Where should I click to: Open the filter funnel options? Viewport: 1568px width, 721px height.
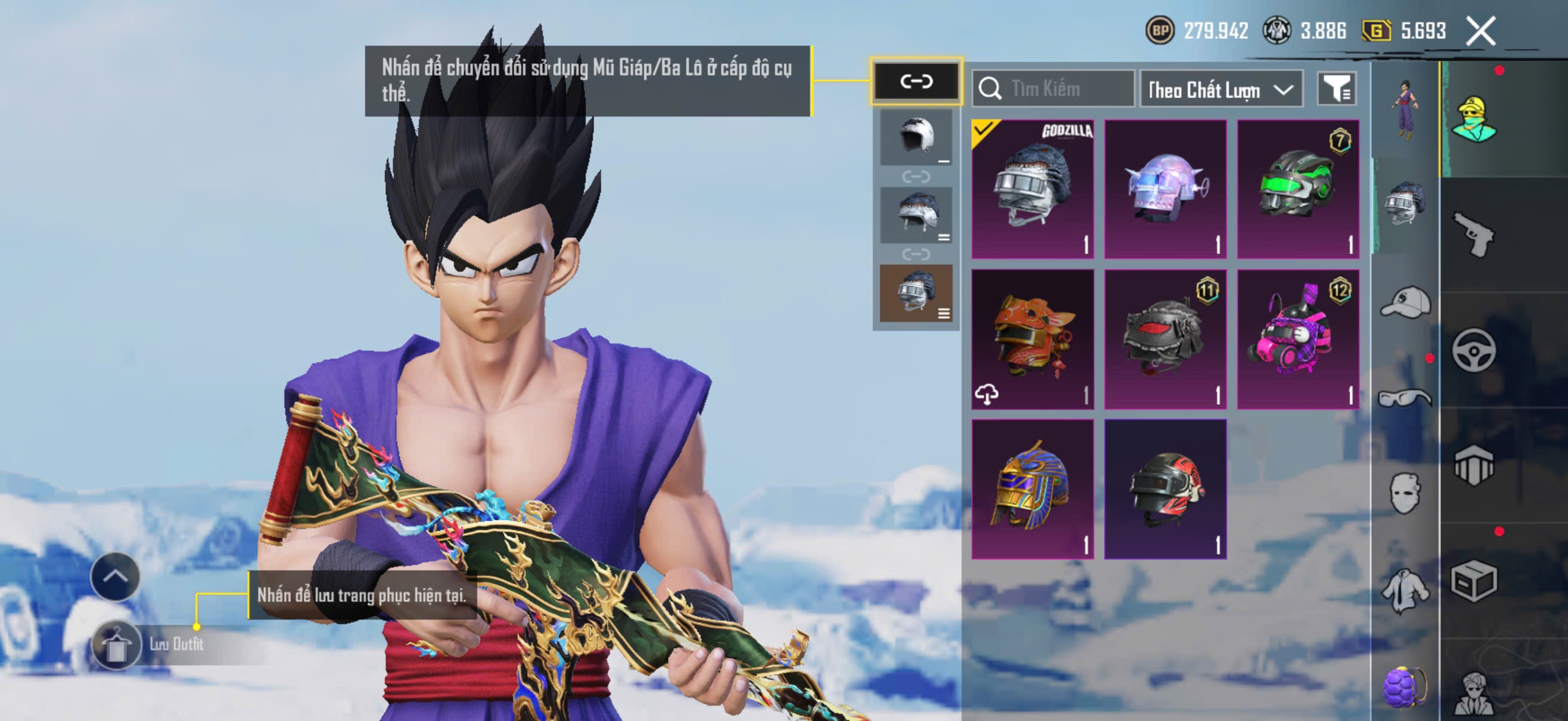[1337, 90]
